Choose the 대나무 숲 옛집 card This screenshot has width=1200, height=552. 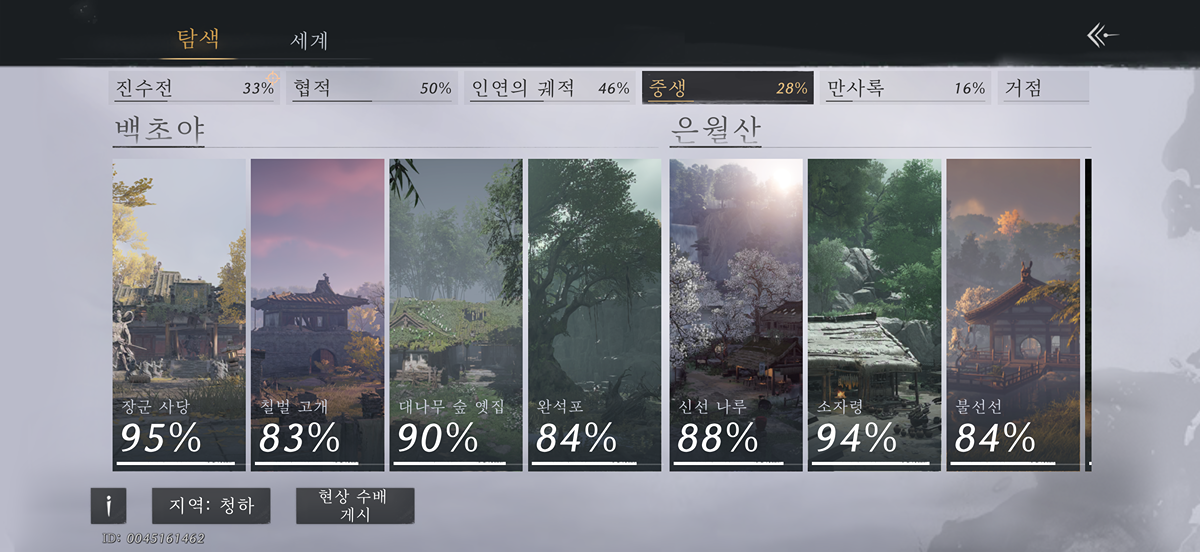[x=456, y=314]
